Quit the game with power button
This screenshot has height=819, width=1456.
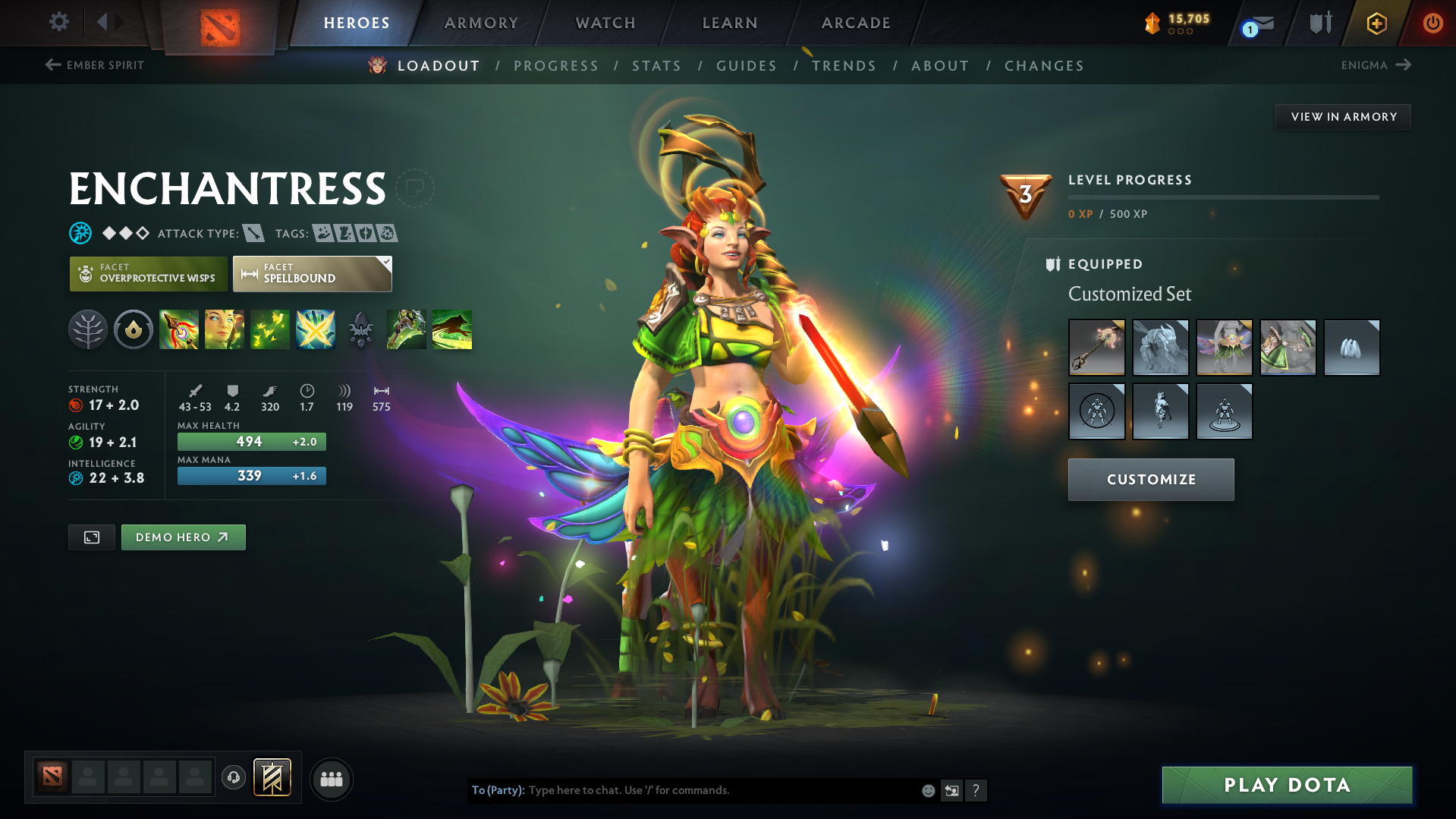tap(1432, 23)
